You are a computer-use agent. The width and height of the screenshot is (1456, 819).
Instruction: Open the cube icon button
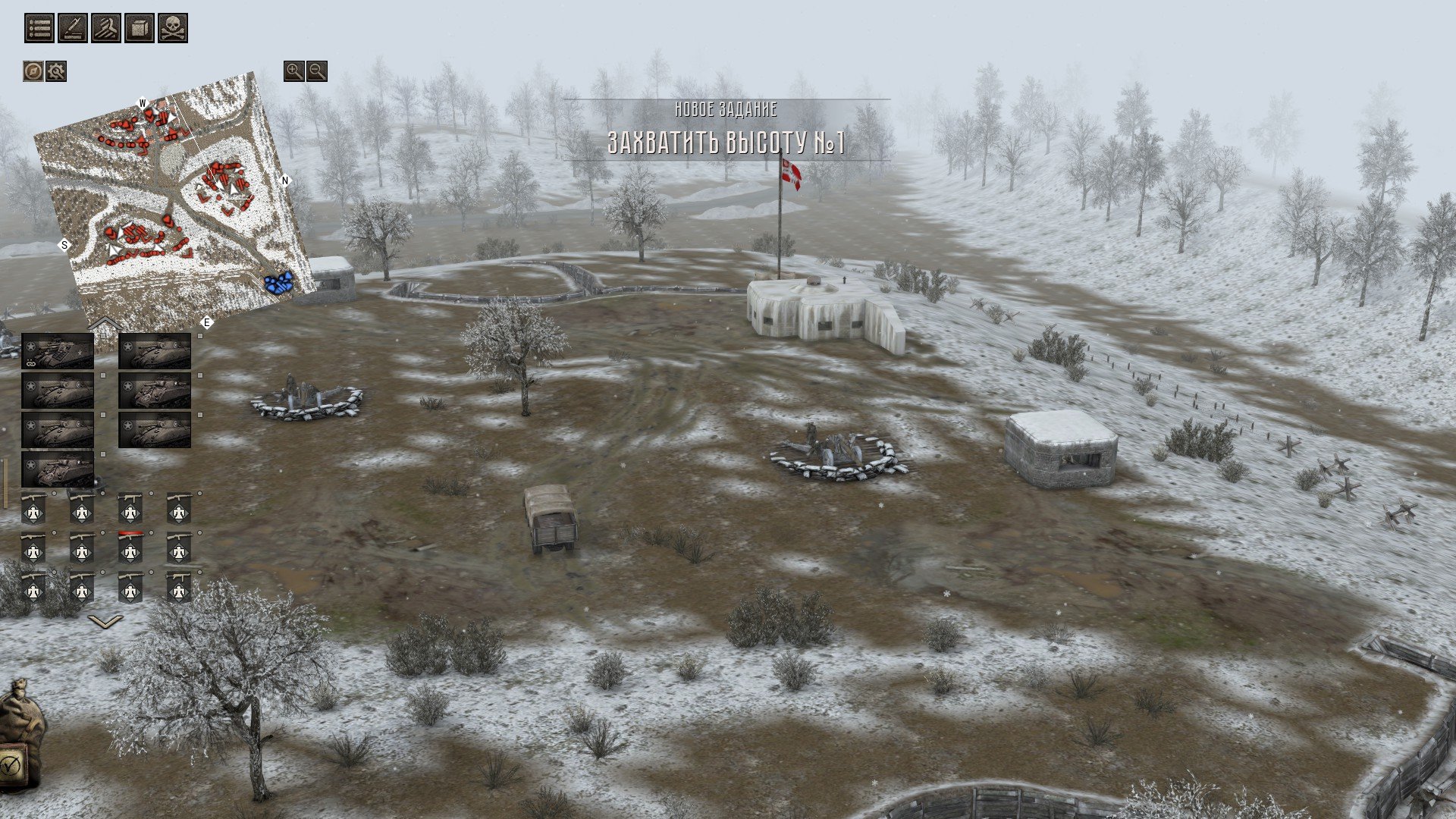(140, 28)
